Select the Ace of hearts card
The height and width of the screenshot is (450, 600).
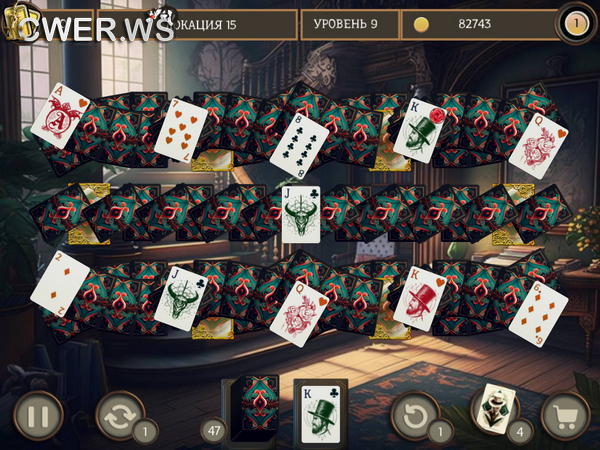(x=60, y=115)
